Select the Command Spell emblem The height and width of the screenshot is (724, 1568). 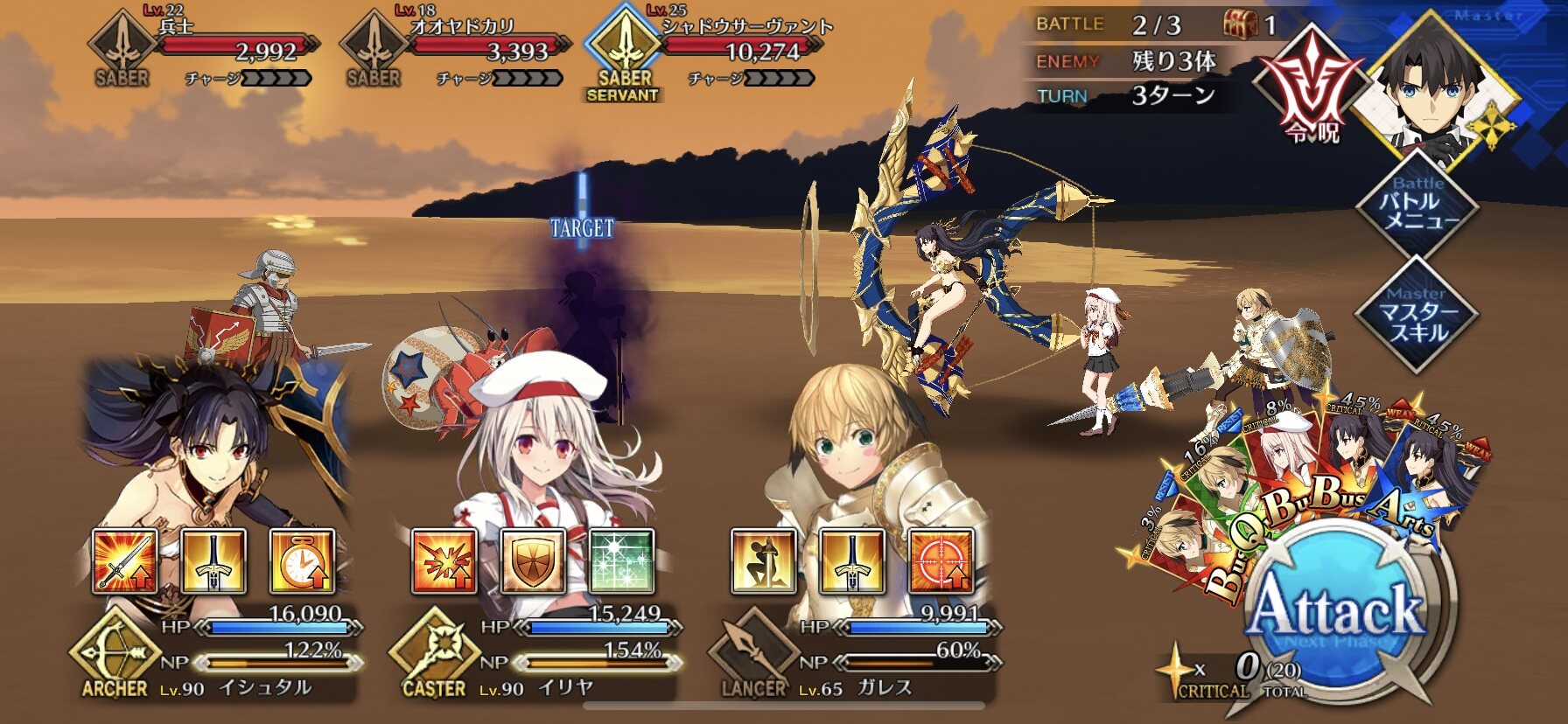(x=1310, y=87)
